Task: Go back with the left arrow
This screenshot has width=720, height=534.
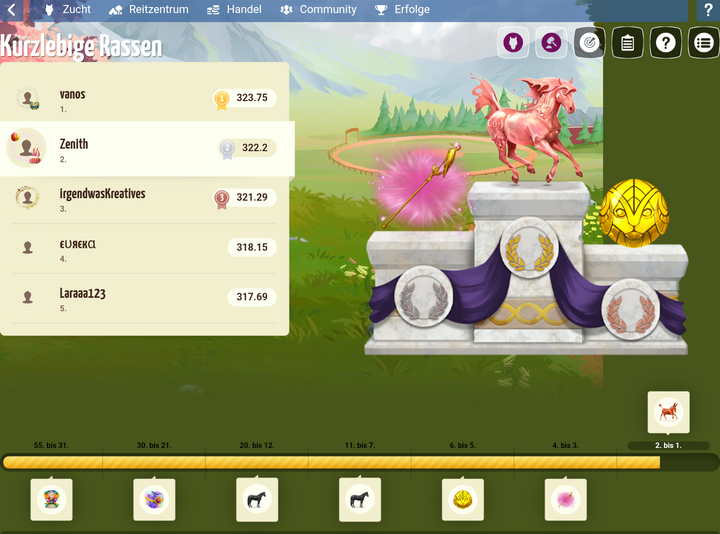Action: click(x=12, y=10)
